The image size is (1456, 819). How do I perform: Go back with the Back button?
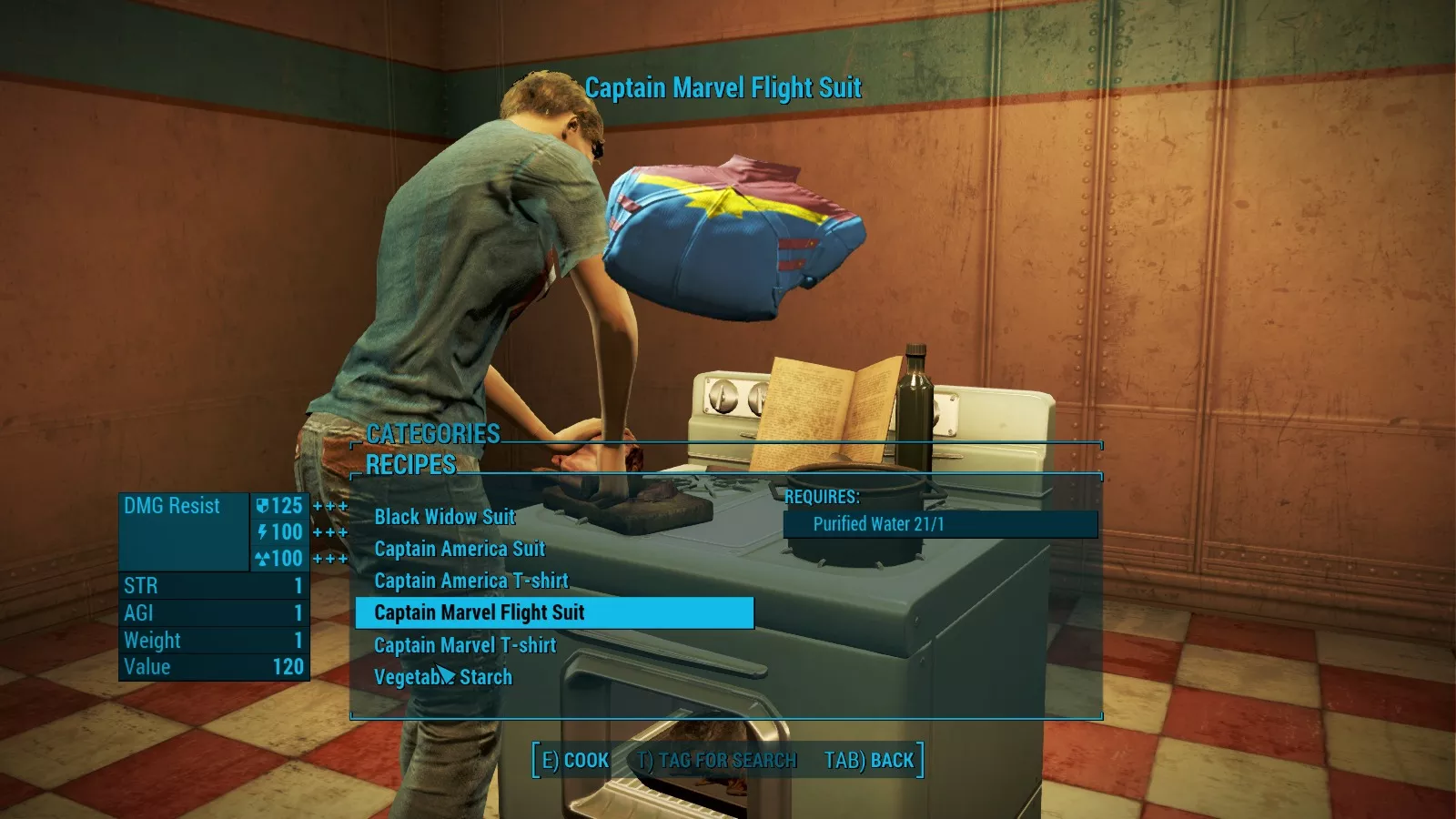[x=869, y=761]
